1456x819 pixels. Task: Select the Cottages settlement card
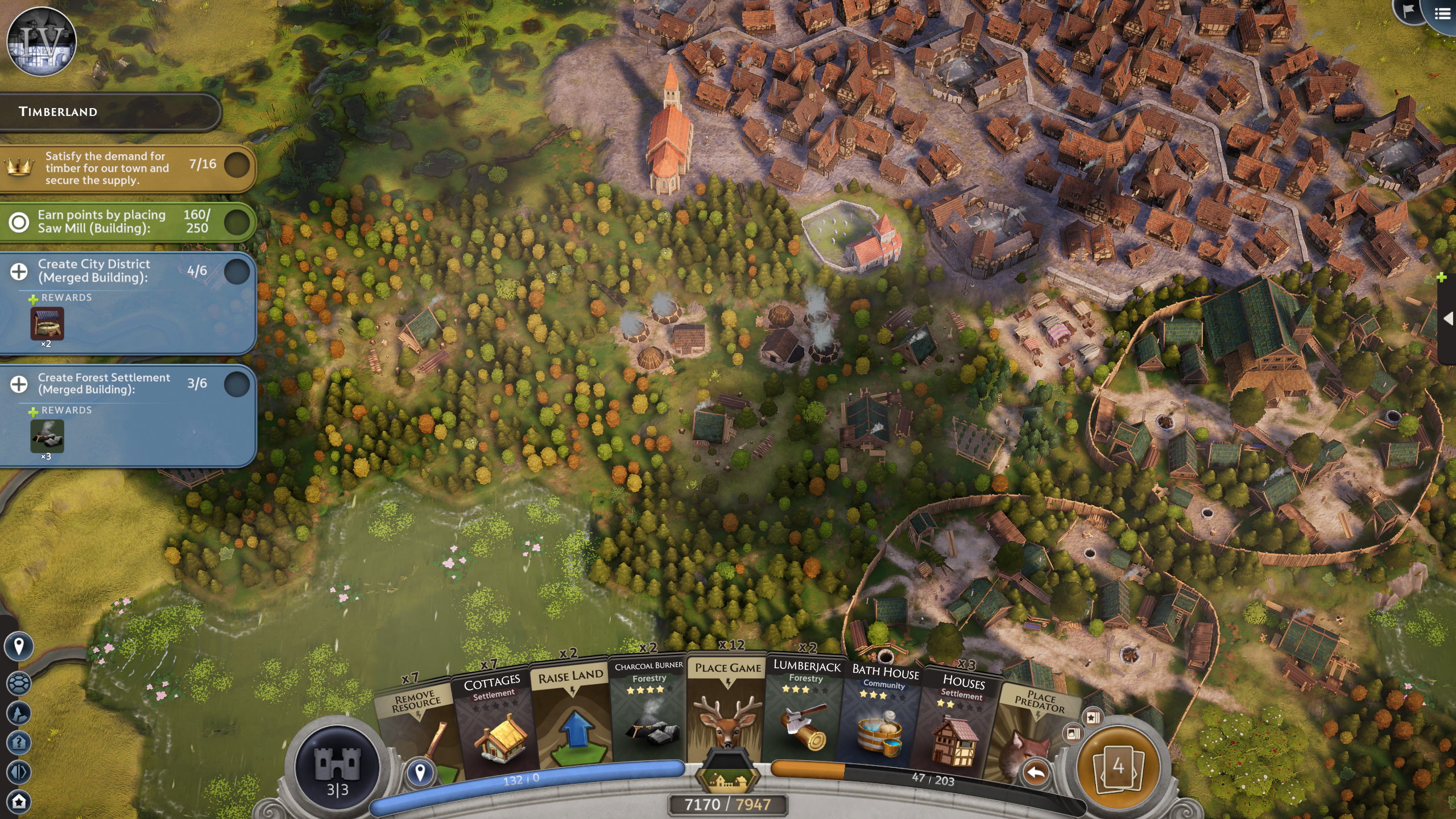click(x=494, y=722)
